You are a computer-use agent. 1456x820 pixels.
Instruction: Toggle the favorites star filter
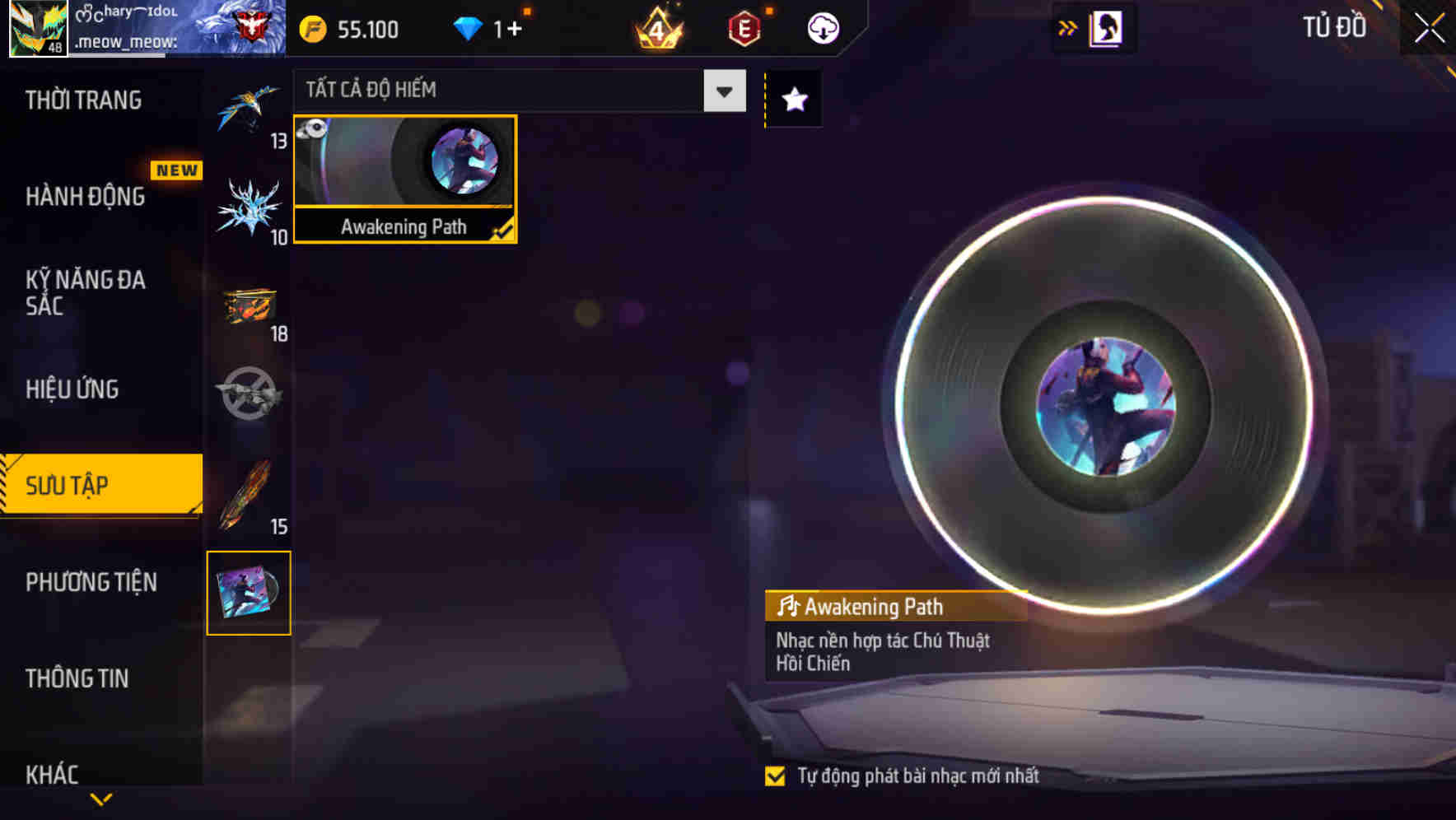(x=793, y=100)
